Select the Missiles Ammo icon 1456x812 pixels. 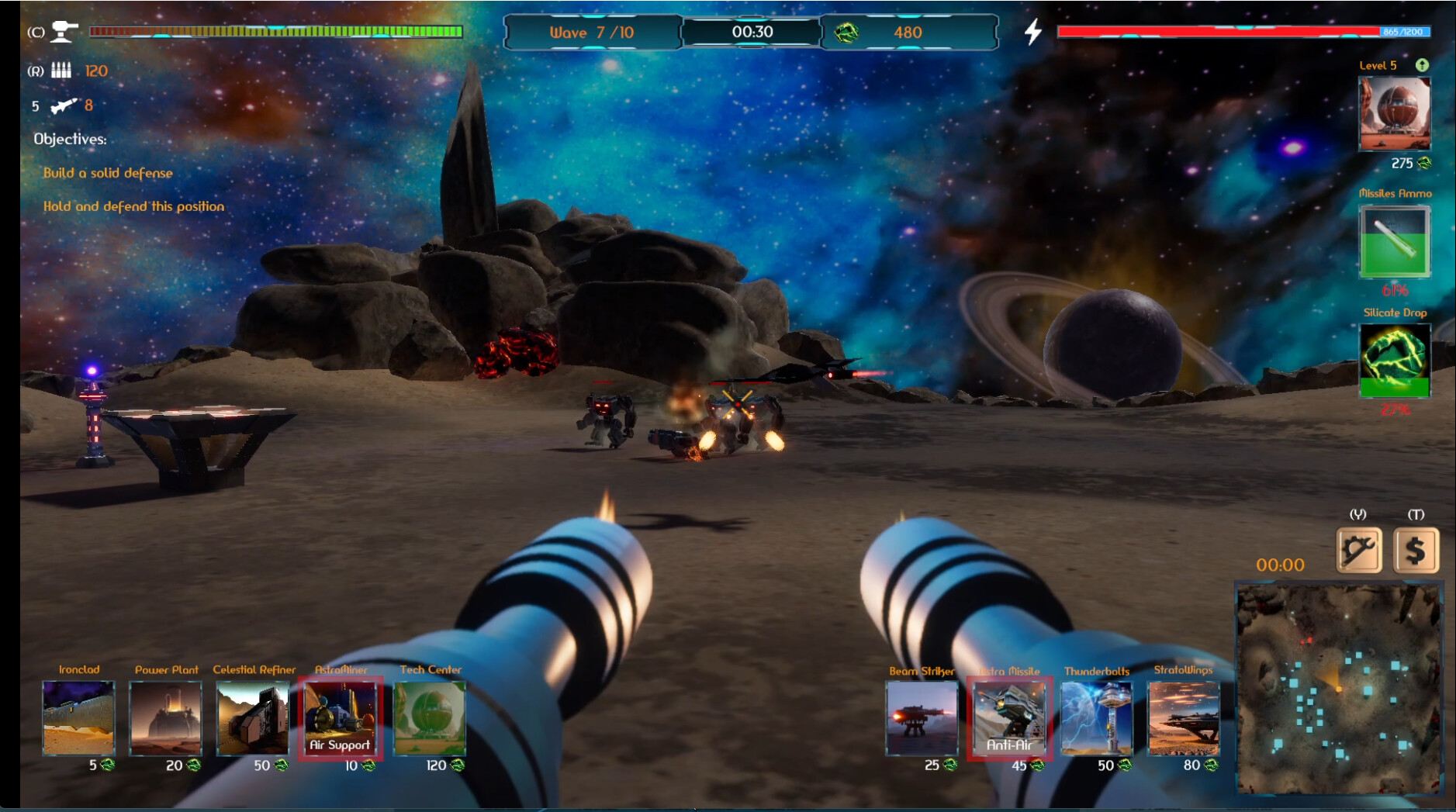point(1394,241)
